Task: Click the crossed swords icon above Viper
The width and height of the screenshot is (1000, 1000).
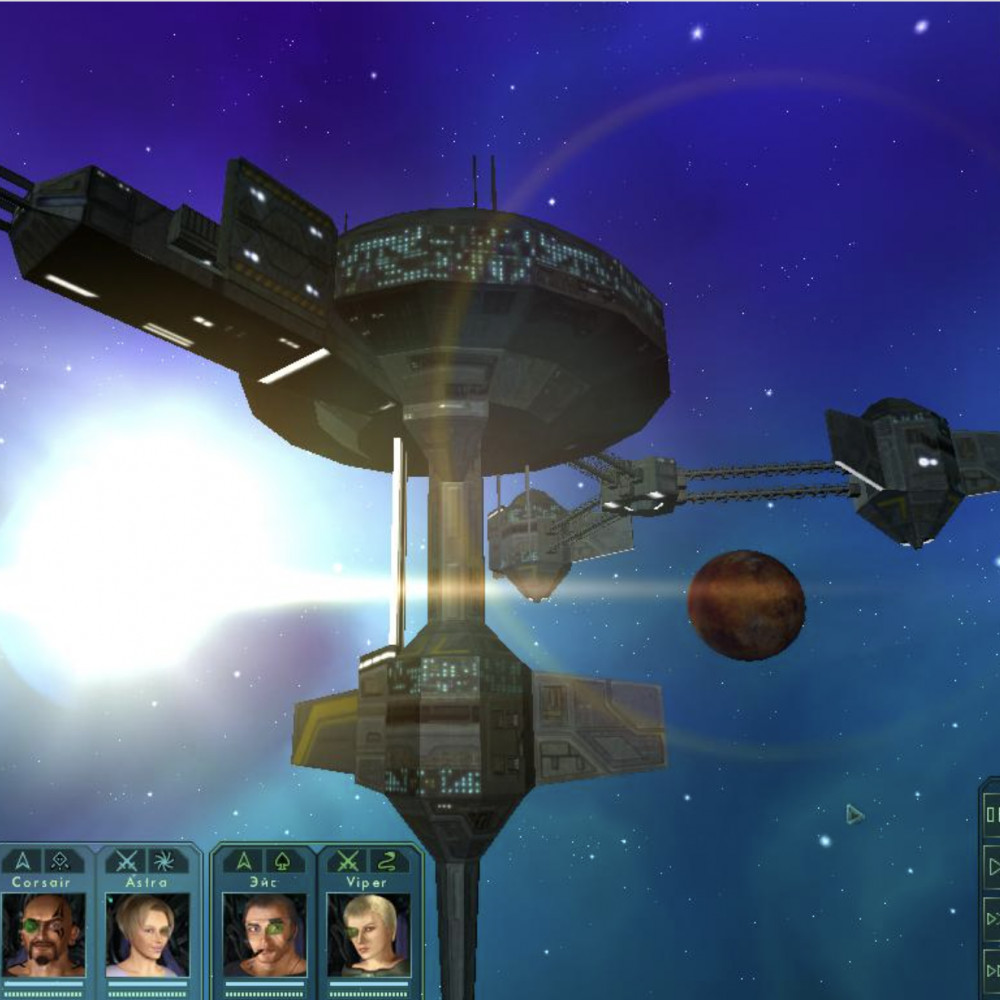Action: tap(348, 861)
